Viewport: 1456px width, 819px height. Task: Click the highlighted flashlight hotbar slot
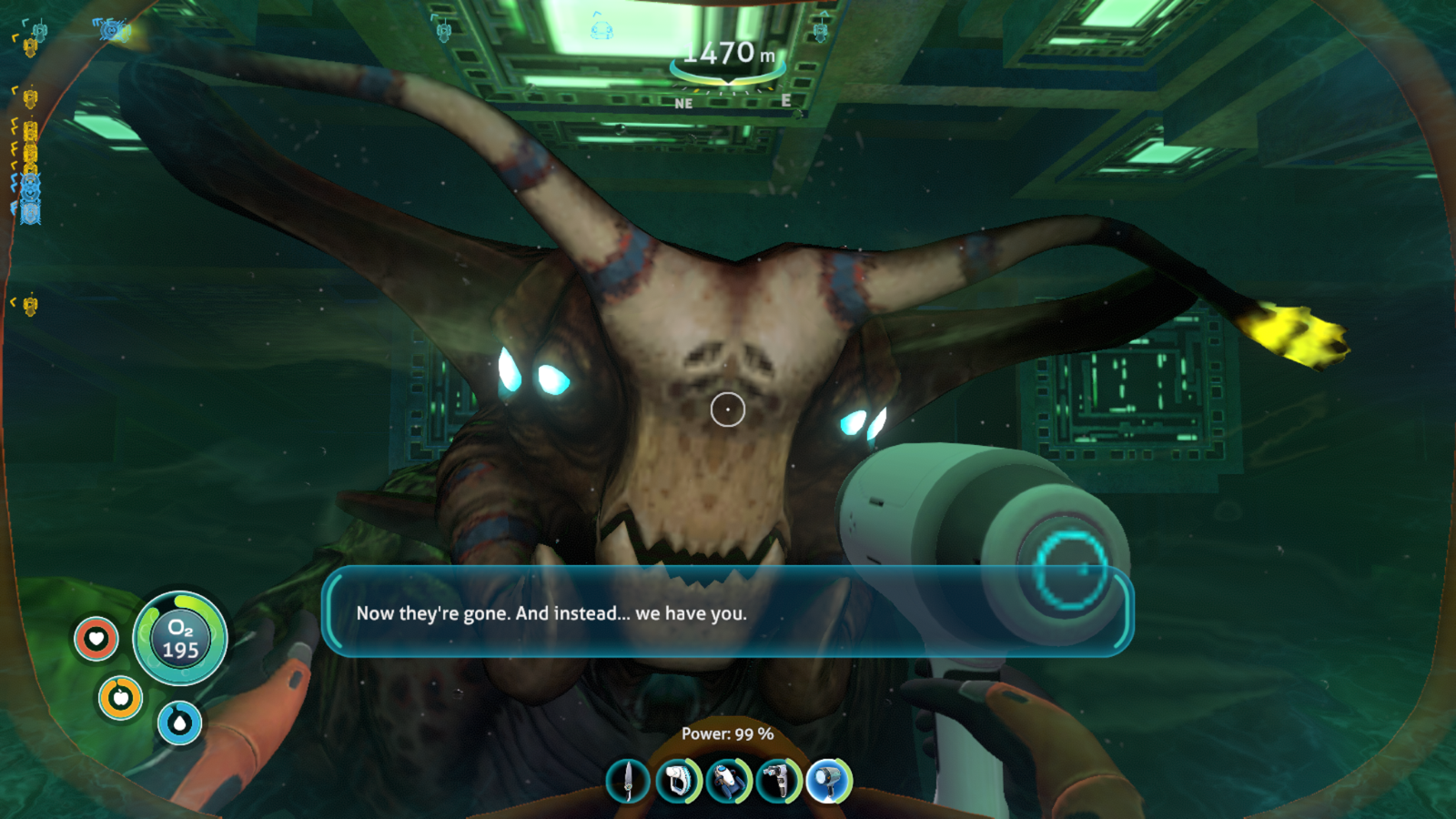click(x=828, y=781)
